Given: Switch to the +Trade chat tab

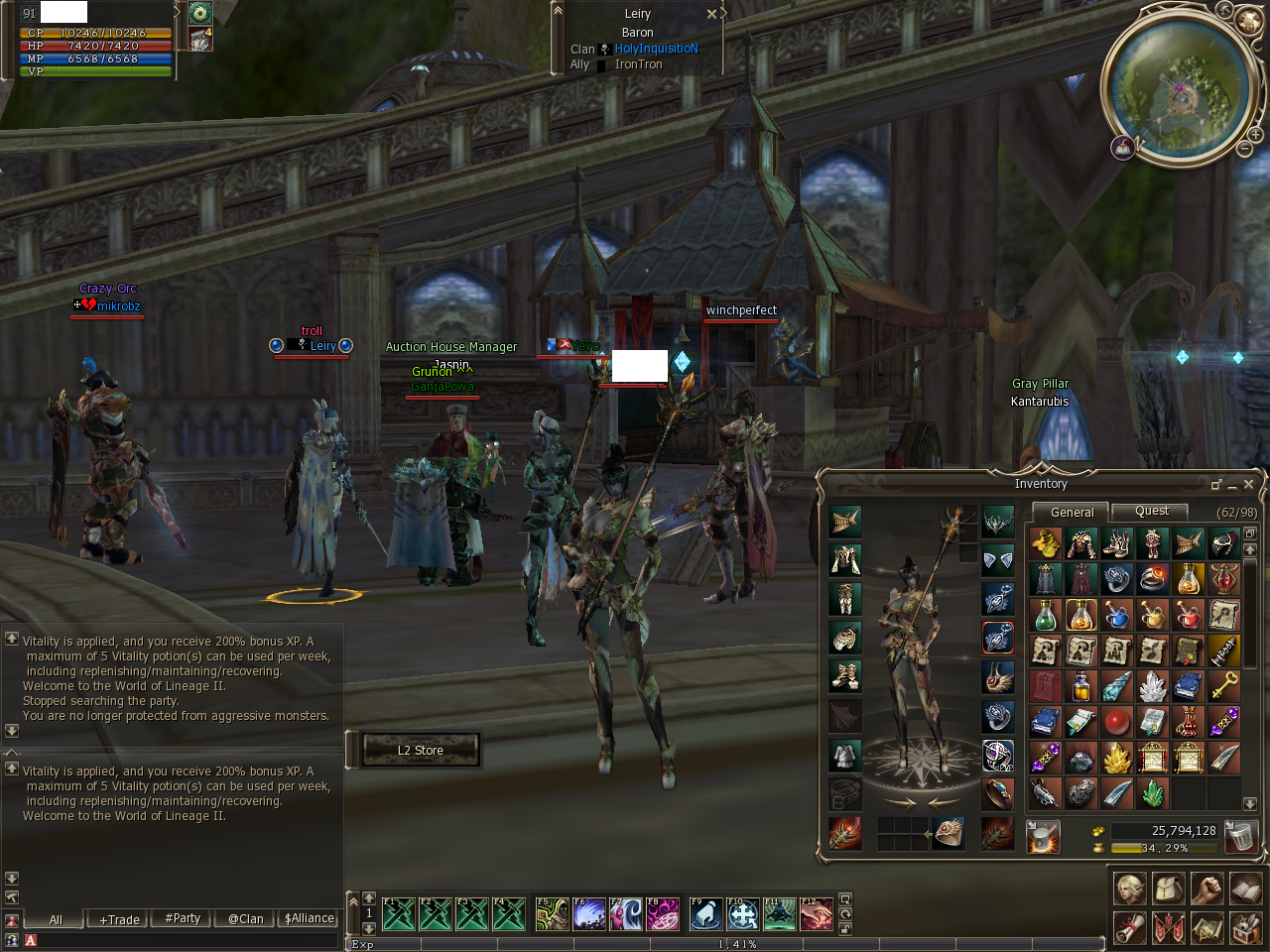Looking at the screenshot, I should click(x=119, y=919).
